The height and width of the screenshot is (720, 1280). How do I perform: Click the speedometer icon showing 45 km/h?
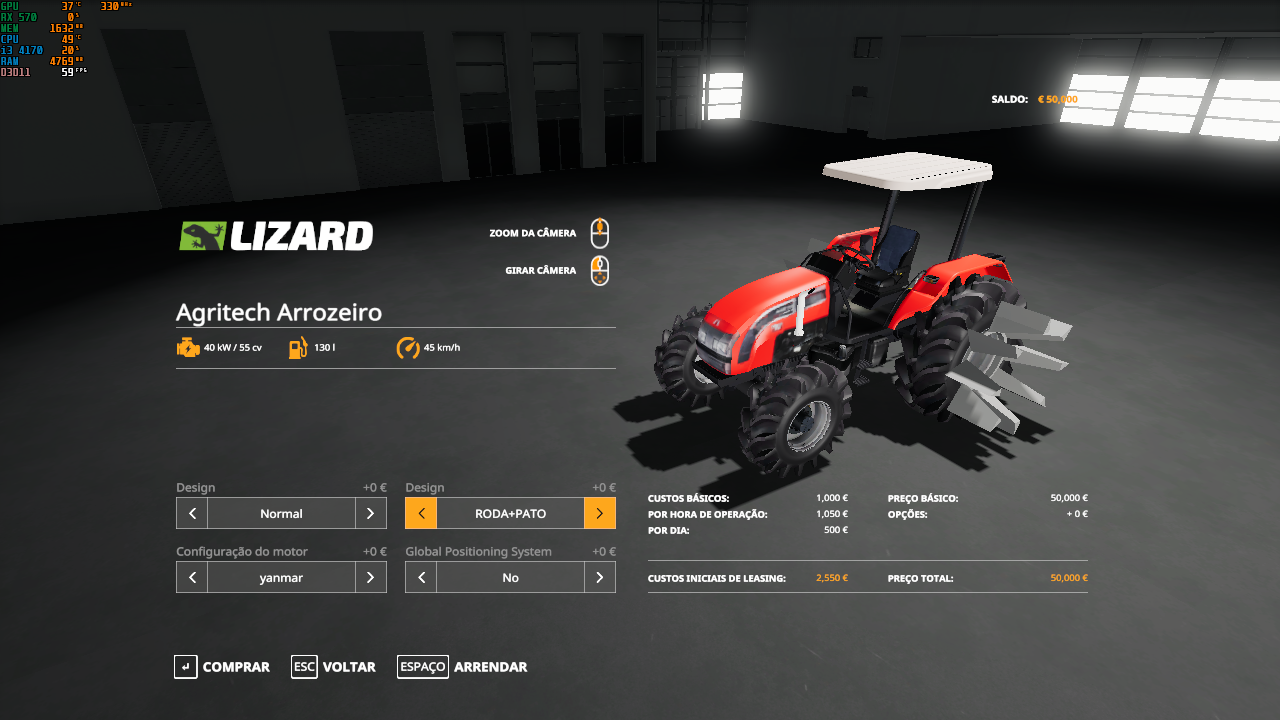tap(407, 348)
